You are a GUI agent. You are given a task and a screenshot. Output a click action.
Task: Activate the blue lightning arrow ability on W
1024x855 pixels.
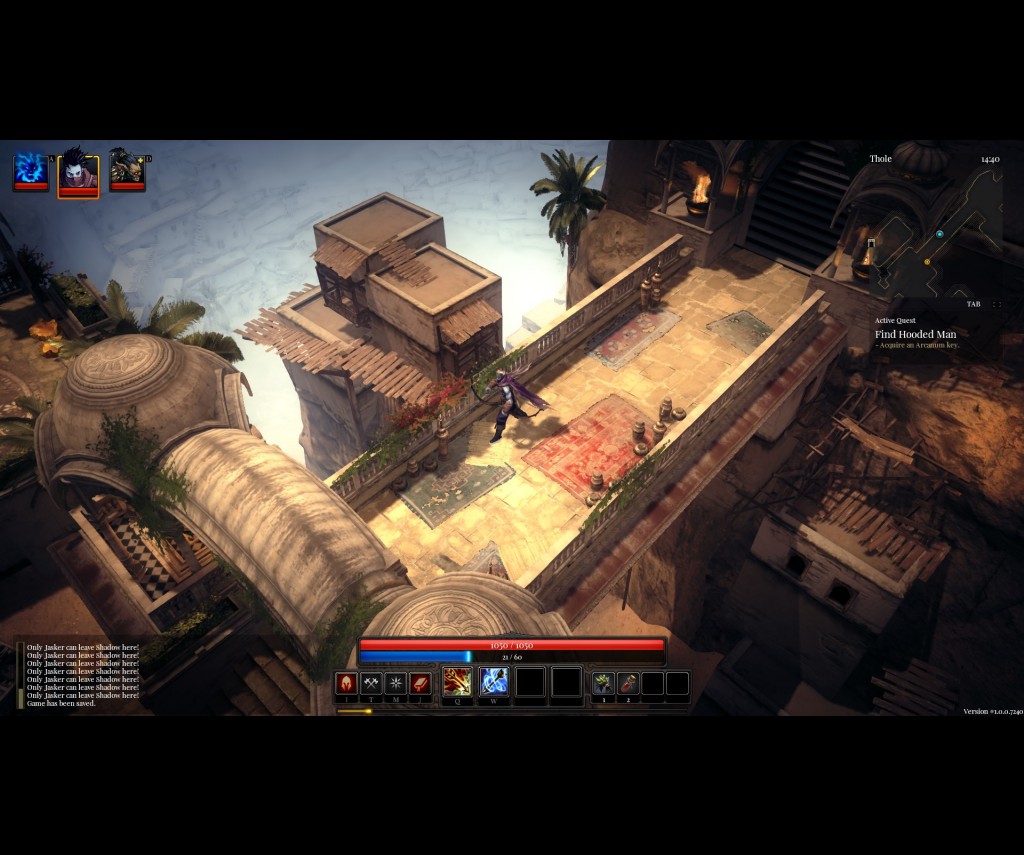(494, 682)
